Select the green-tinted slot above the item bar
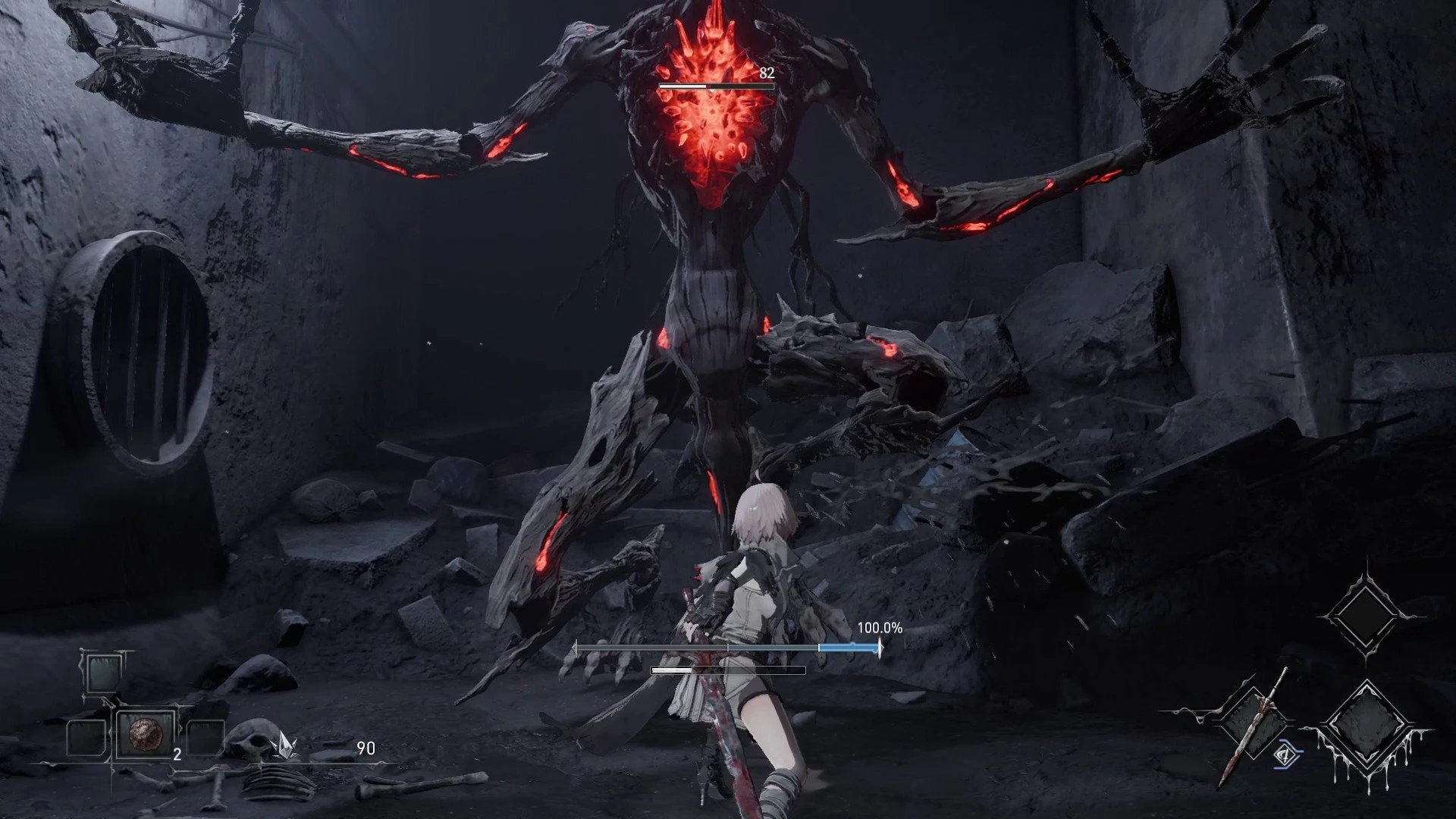Image resolution: width=1456 pixels, height=819 pixels. pyautogui.click(x=101, y=673)
